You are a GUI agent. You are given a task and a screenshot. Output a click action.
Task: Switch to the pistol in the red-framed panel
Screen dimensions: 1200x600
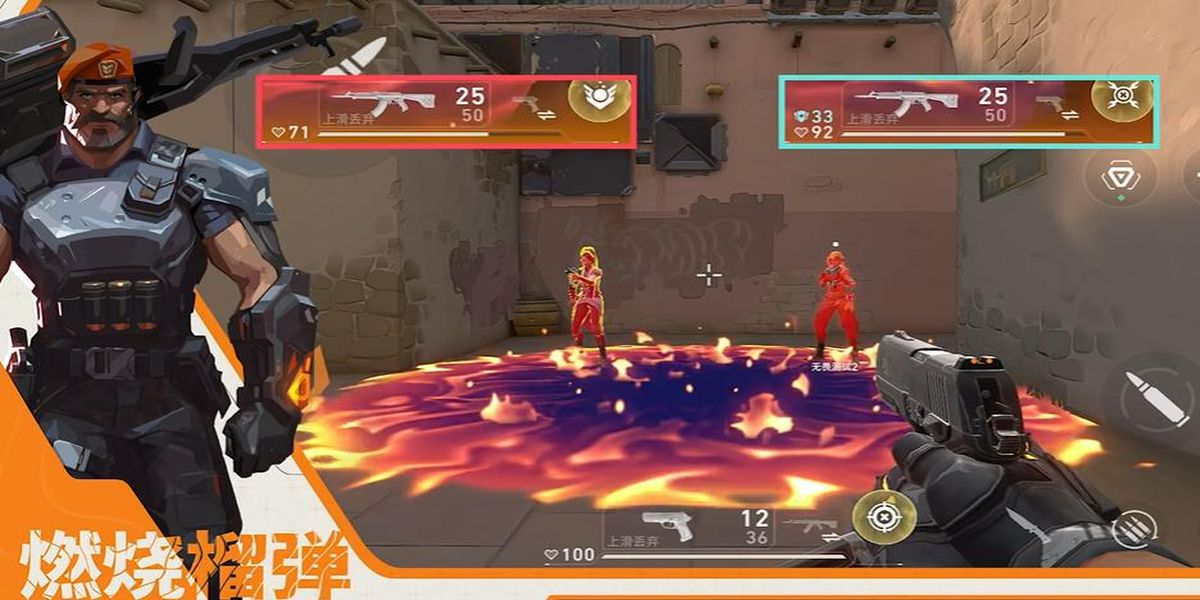[528, 104]
